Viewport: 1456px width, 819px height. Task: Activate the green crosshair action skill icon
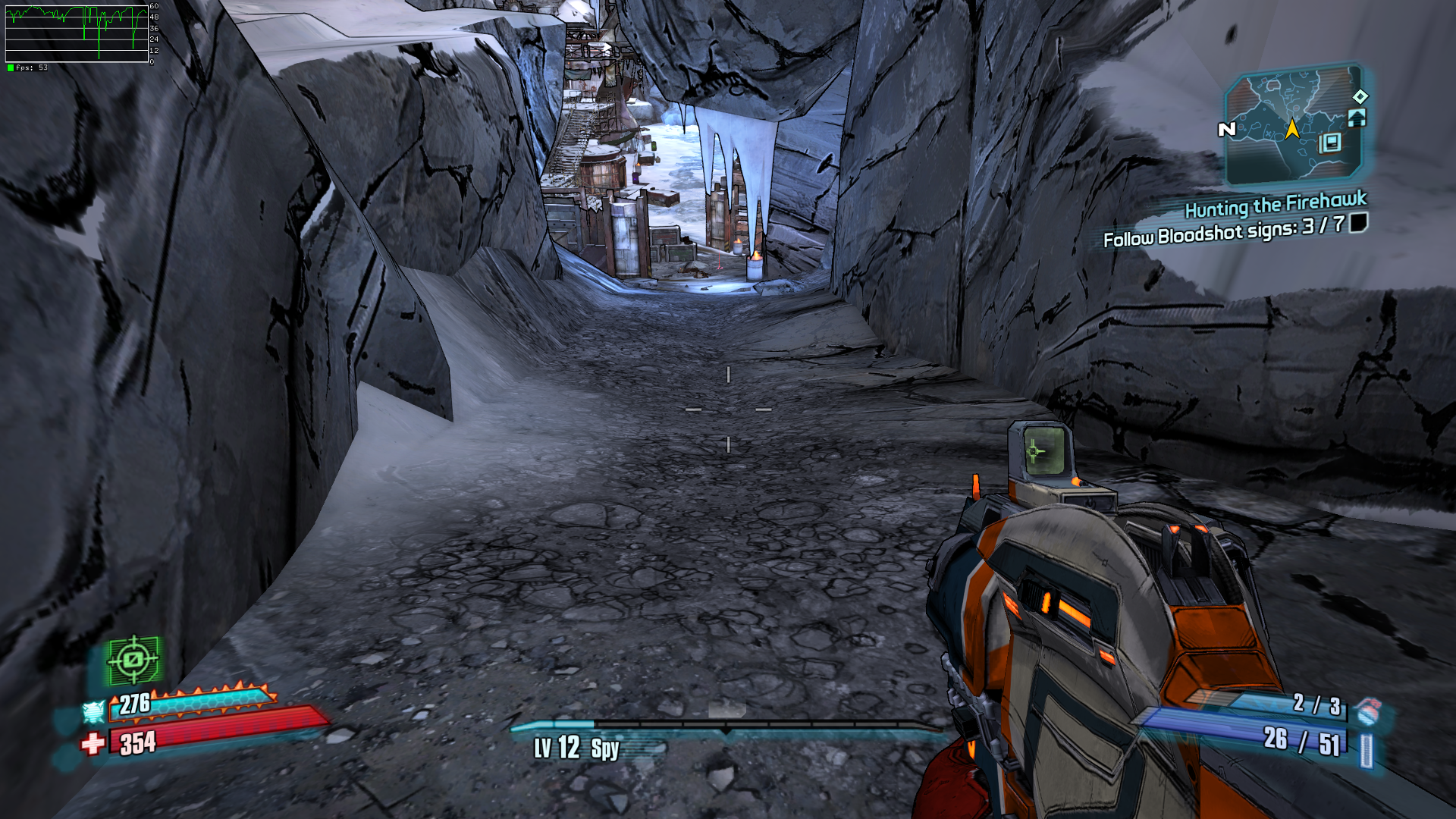[133, 660]
